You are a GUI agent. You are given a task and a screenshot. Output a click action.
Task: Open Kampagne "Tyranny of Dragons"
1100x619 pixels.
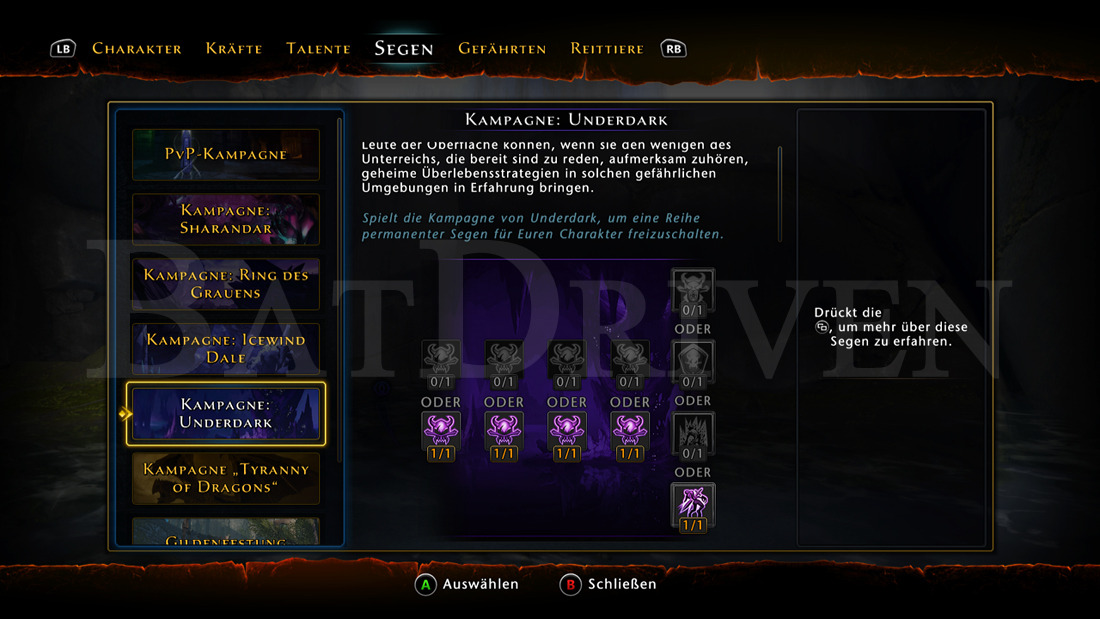pos(226,478)
